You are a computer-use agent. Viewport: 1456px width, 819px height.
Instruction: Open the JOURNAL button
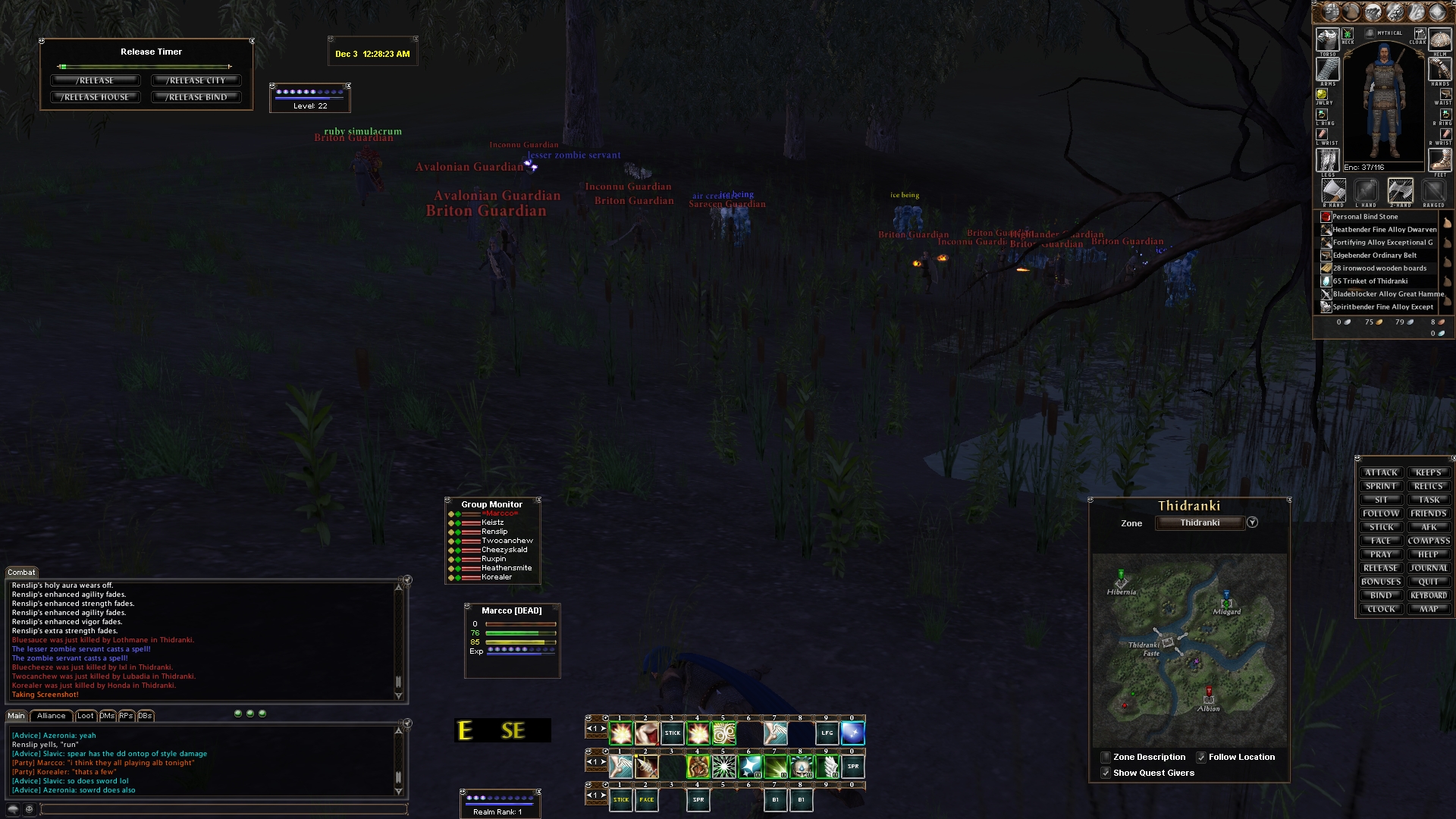(1429, 568)
